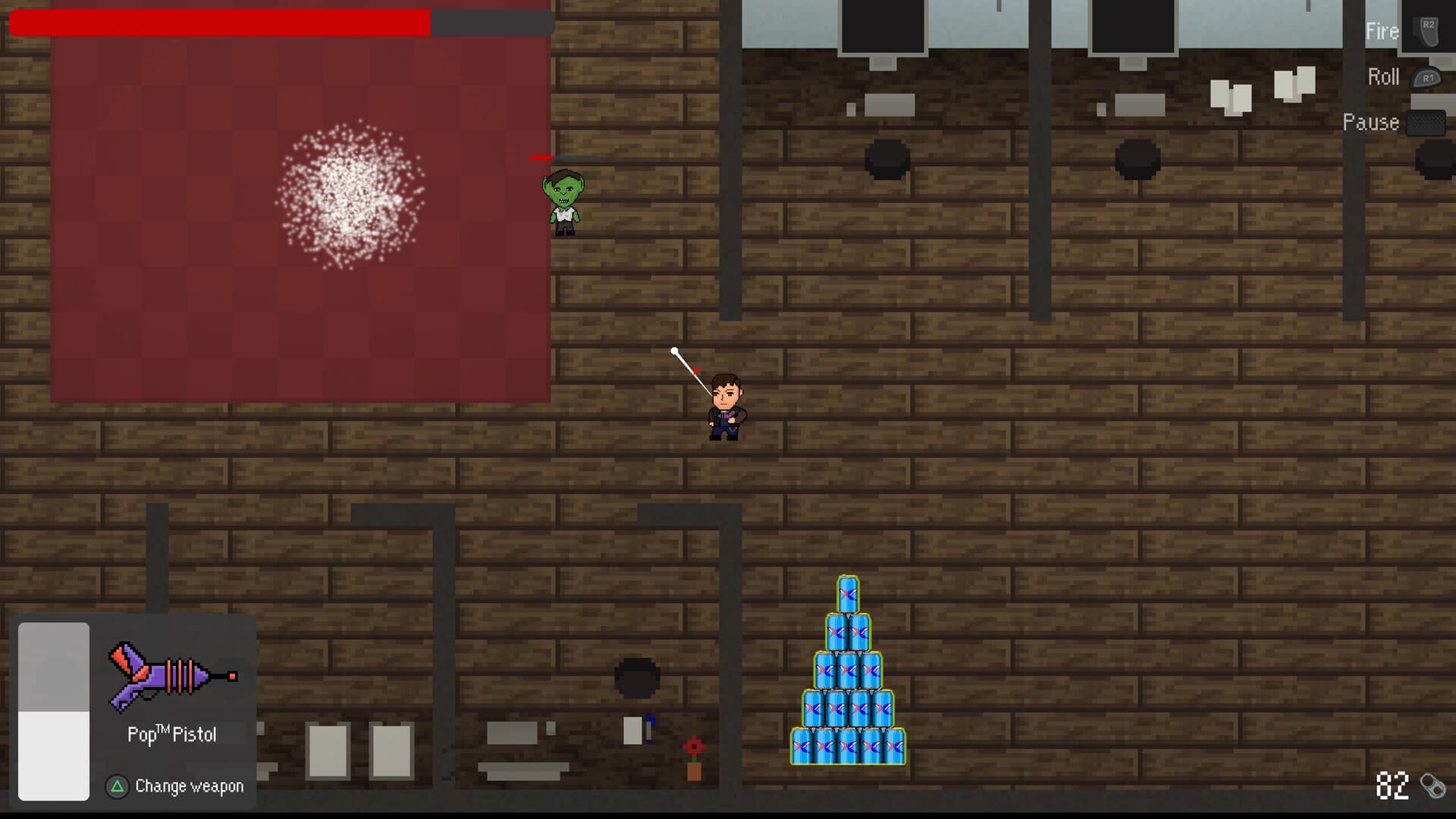Click the player's health bar
Screen dimensions: 1456x819
pyautogui.click(x=220, y=23)
